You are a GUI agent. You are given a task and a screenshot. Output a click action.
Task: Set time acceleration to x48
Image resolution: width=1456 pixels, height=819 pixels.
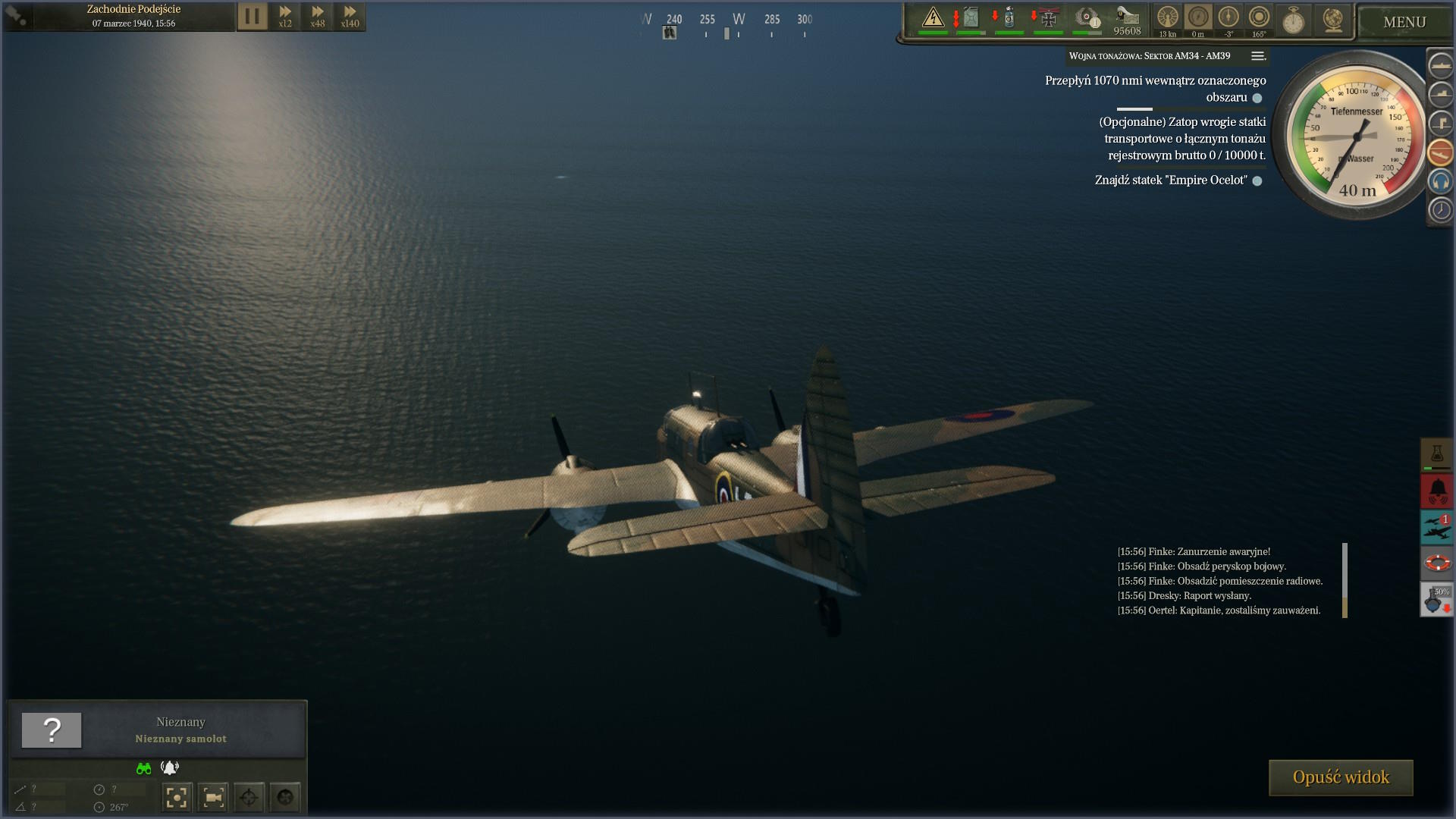318,16
